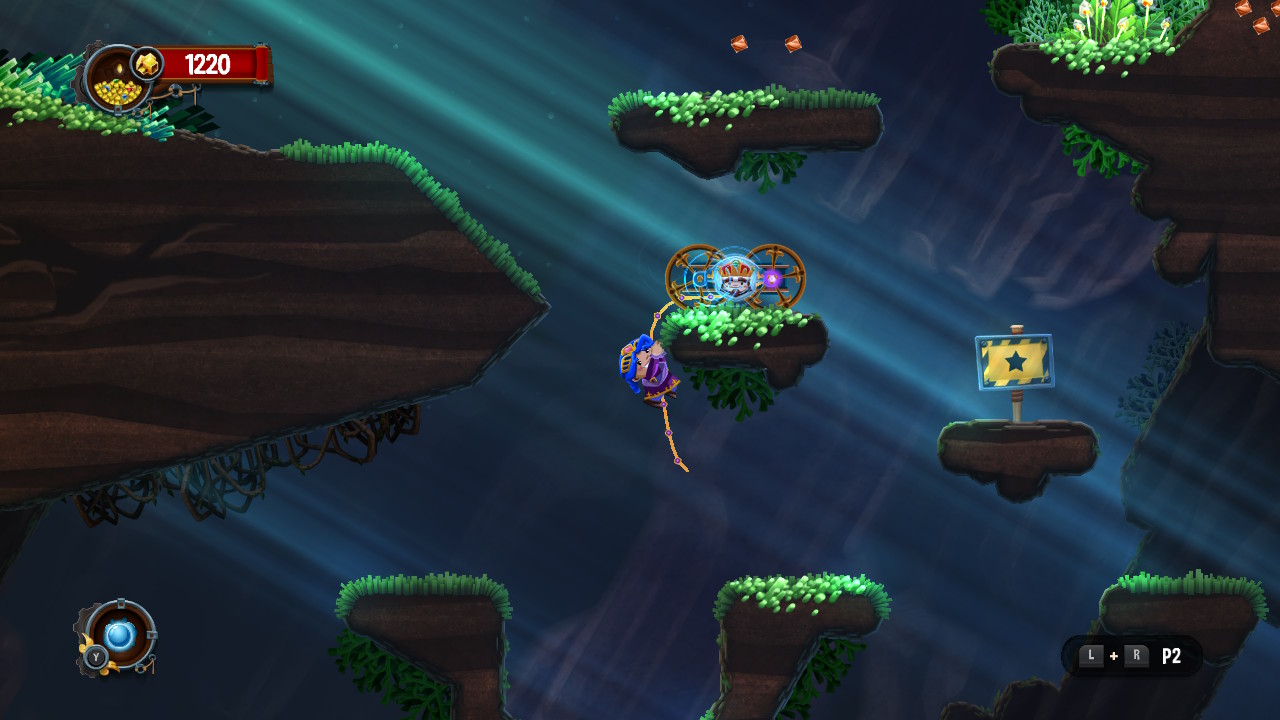Click the Y button prompt on the gadget dial

pyautogui.click(x=96, y=657)
